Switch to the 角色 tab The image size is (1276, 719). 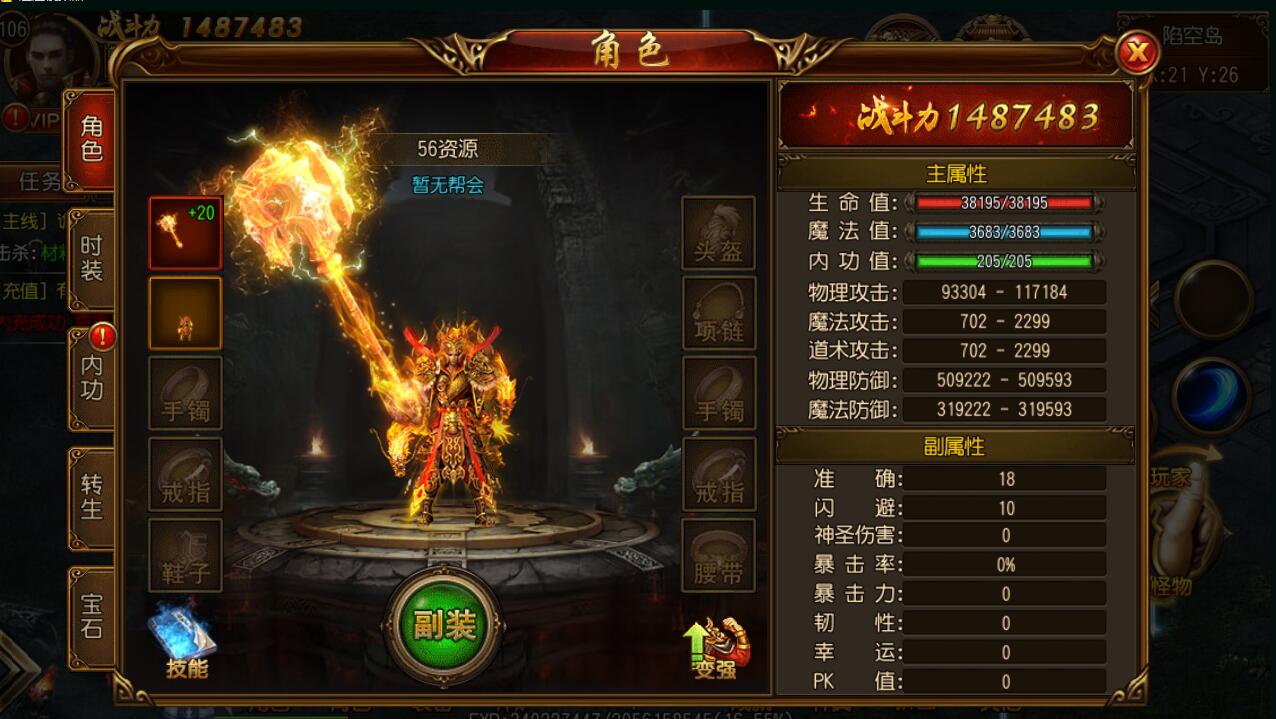[x=91, y=140]
